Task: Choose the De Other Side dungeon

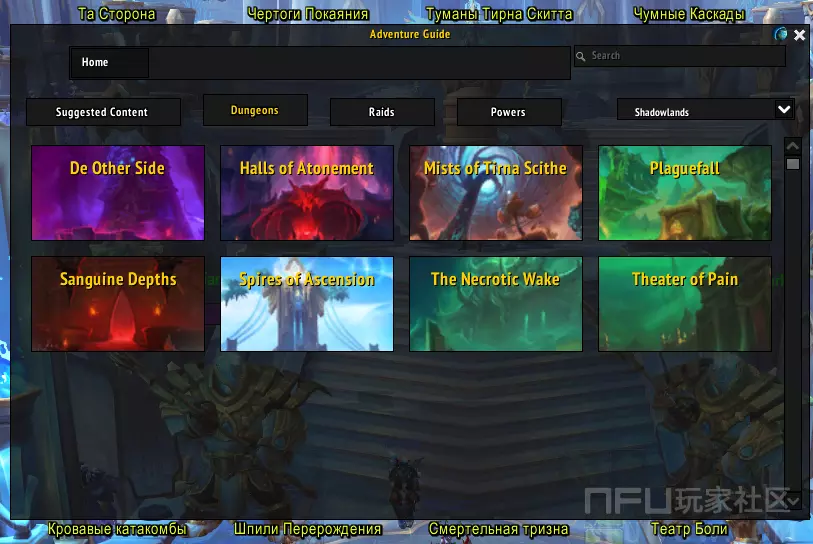Action: (x=118, y=193)
